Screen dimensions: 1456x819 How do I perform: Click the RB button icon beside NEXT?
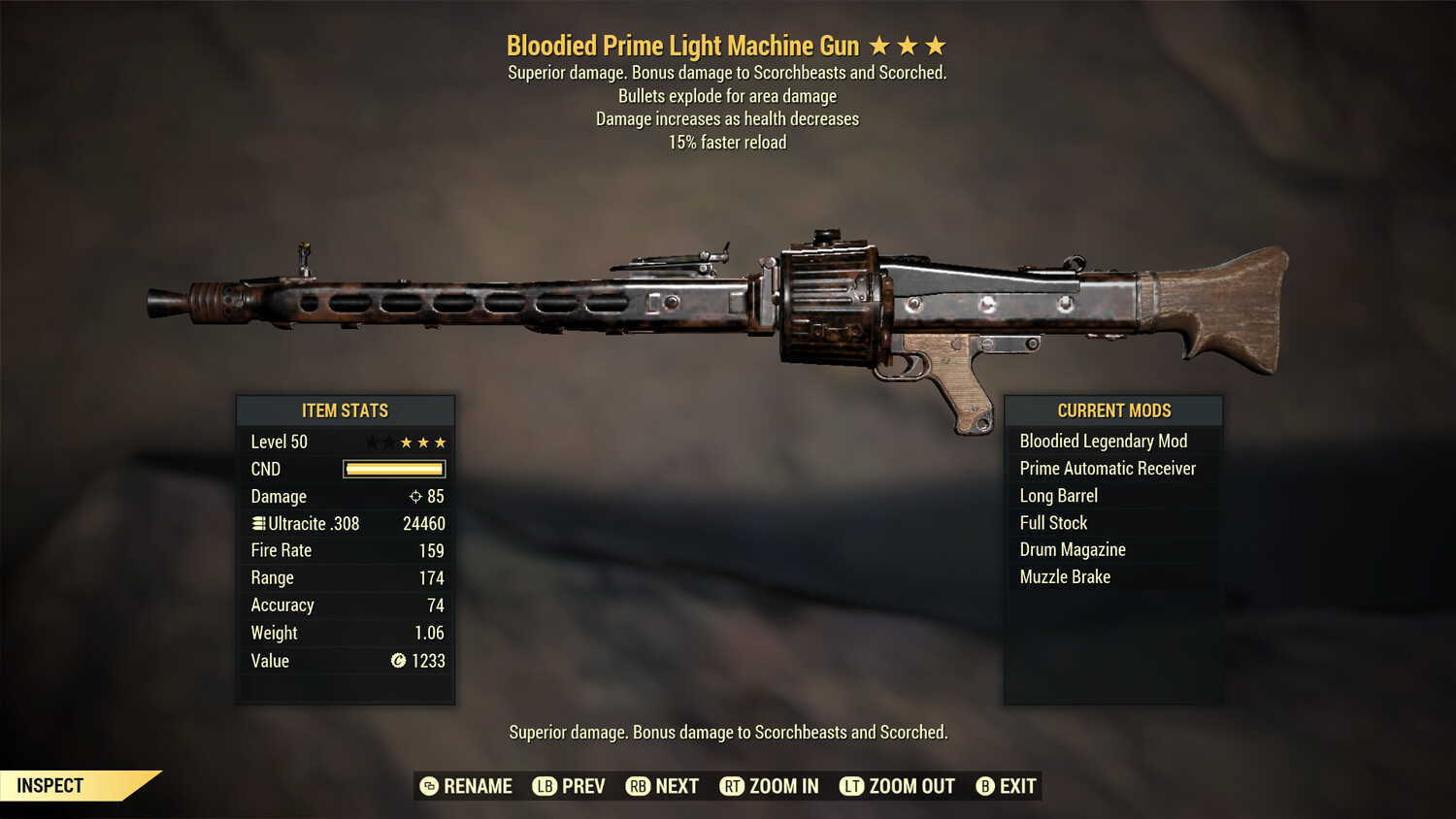coord(639,786)
